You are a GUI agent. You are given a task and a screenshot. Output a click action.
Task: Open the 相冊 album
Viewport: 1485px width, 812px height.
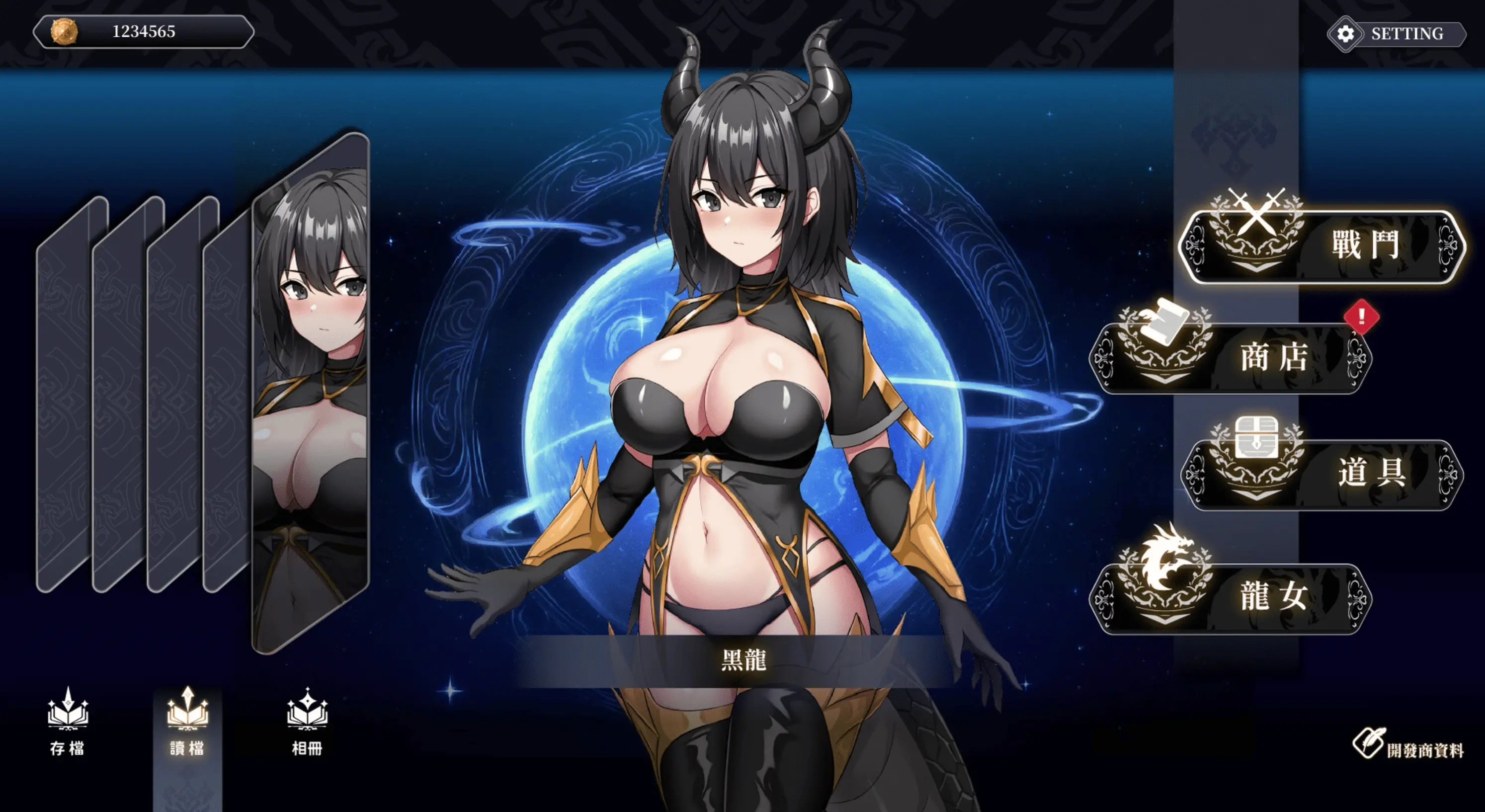(x=307, y=722)
